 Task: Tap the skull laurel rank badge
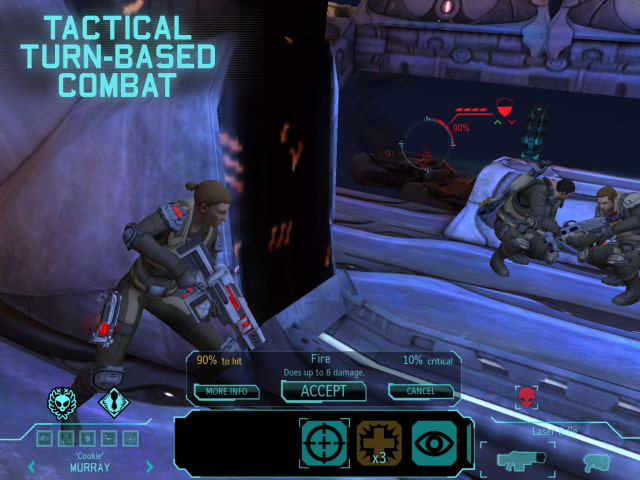pyautogui.click(x=63, y=403)
